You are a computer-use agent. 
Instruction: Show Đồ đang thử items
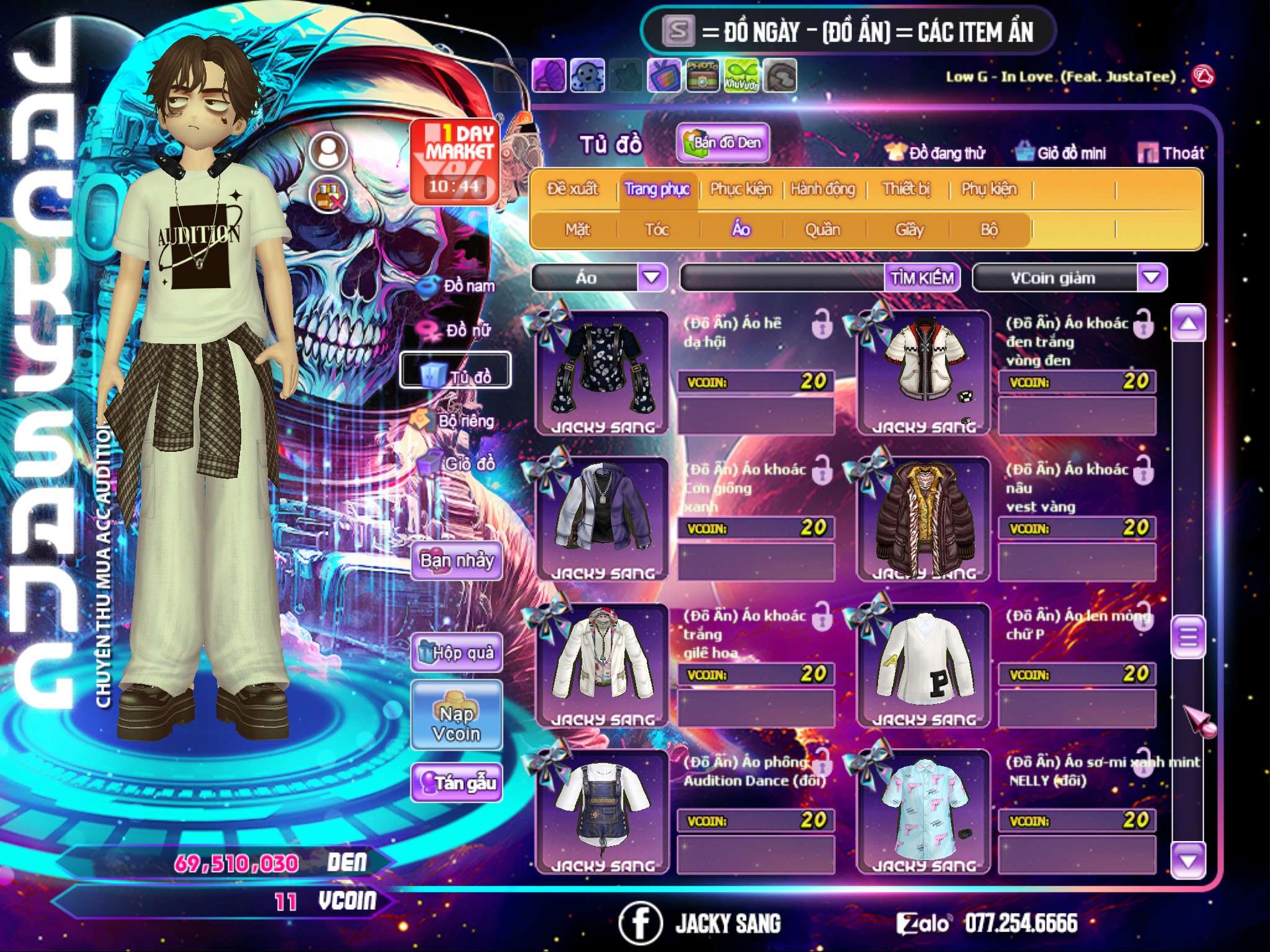click(936, 153)
